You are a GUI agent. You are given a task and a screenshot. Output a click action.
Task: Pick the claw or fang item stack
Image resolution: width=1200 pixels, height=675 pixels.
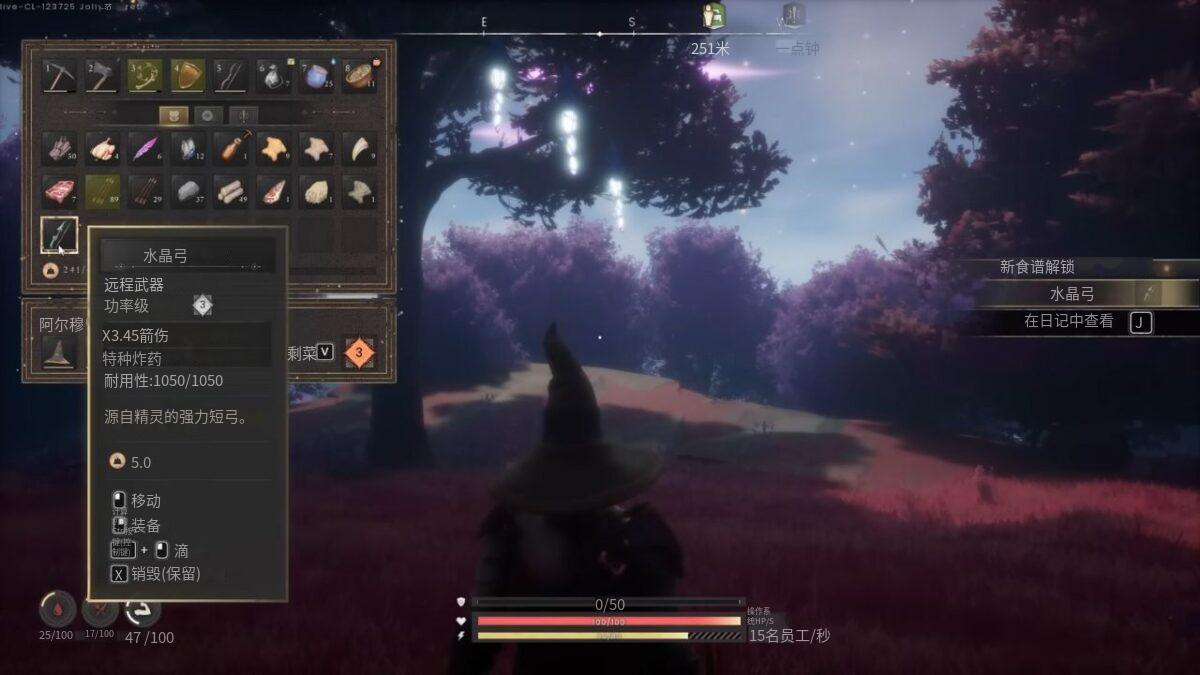[360, 149]
